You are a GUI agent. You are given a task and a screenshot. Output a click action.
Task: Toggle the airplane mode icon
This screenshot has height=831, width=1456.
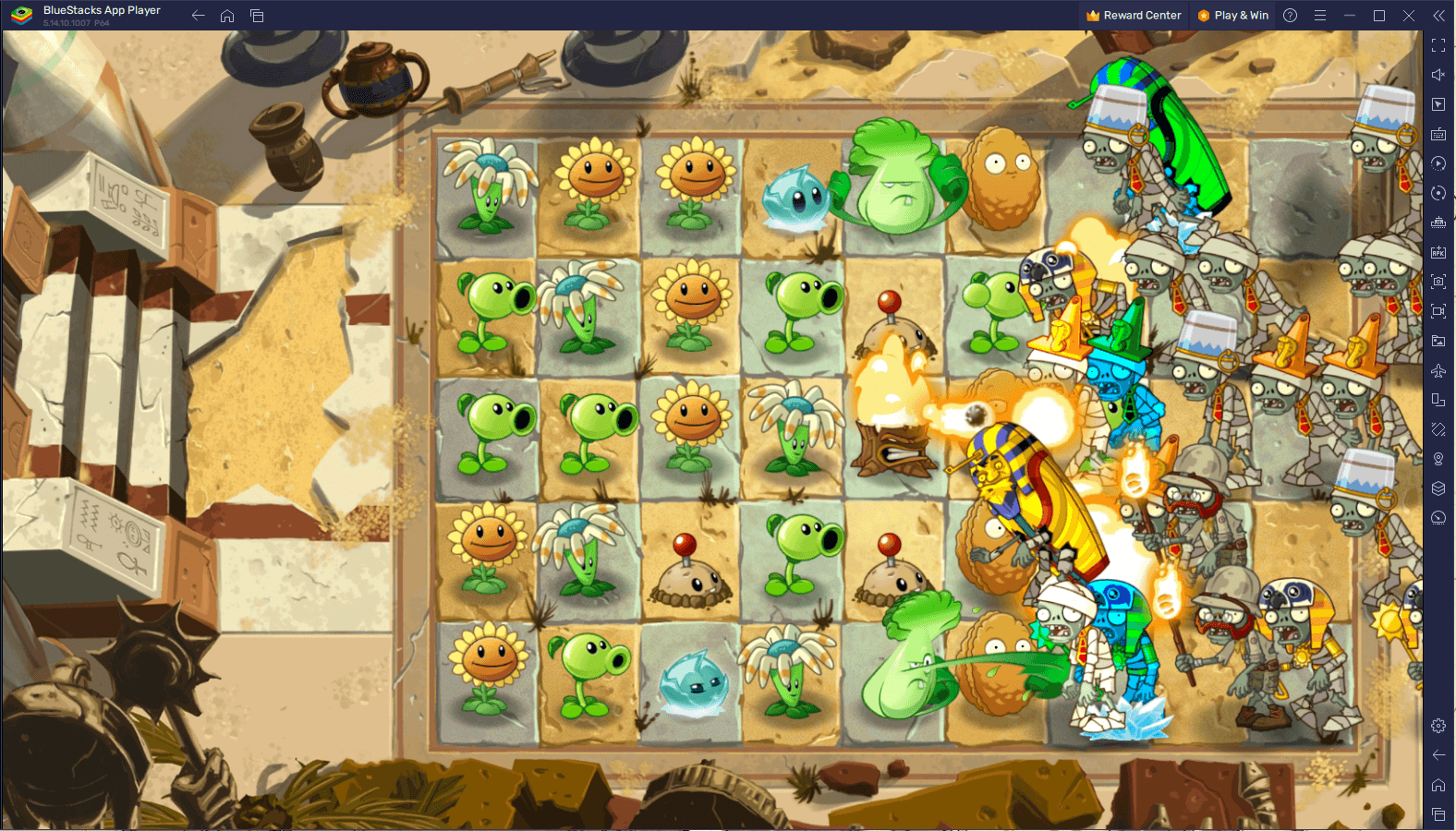click(x=1438, y=370)
